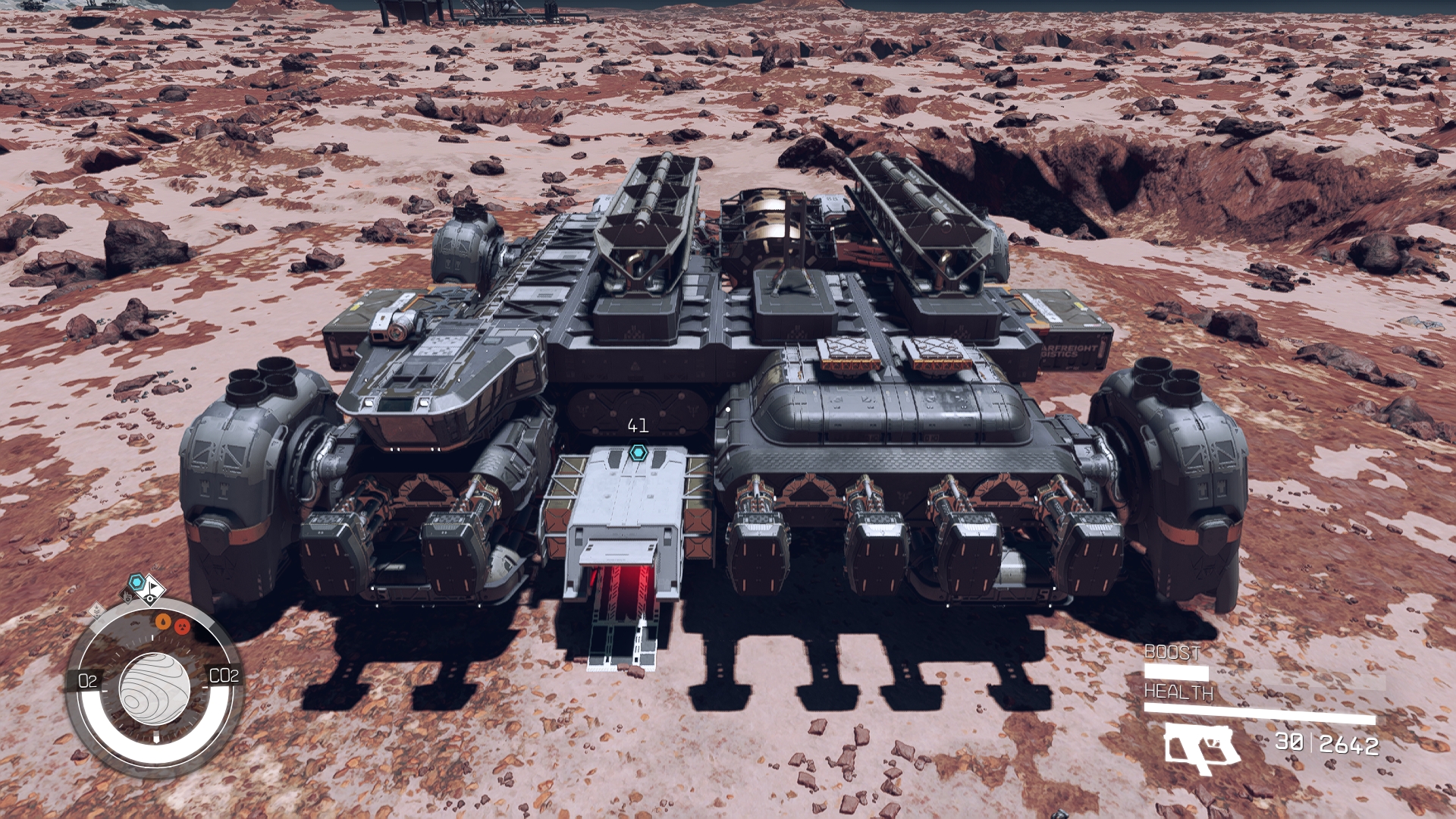Viewport: 1456px width, 819px height.
Task: Select the blue hexagon ship marker above the ramp
Action: pos(637,453)
